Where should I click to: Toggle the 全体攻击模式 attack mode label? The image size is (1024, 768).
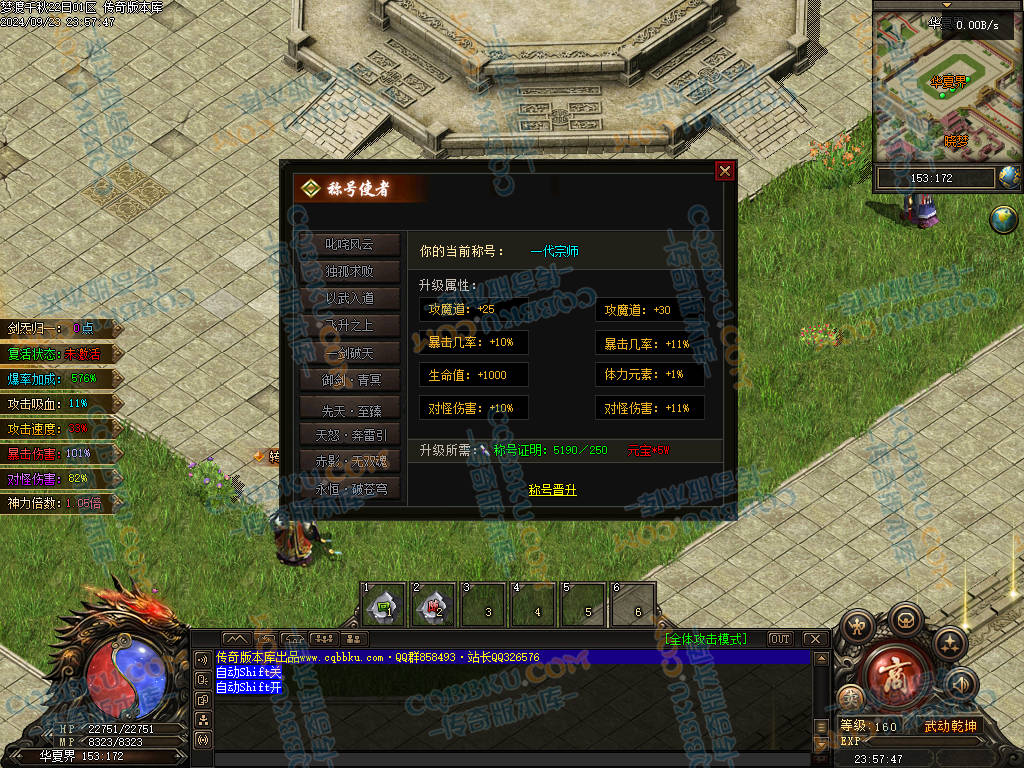[x=704, y=639]
